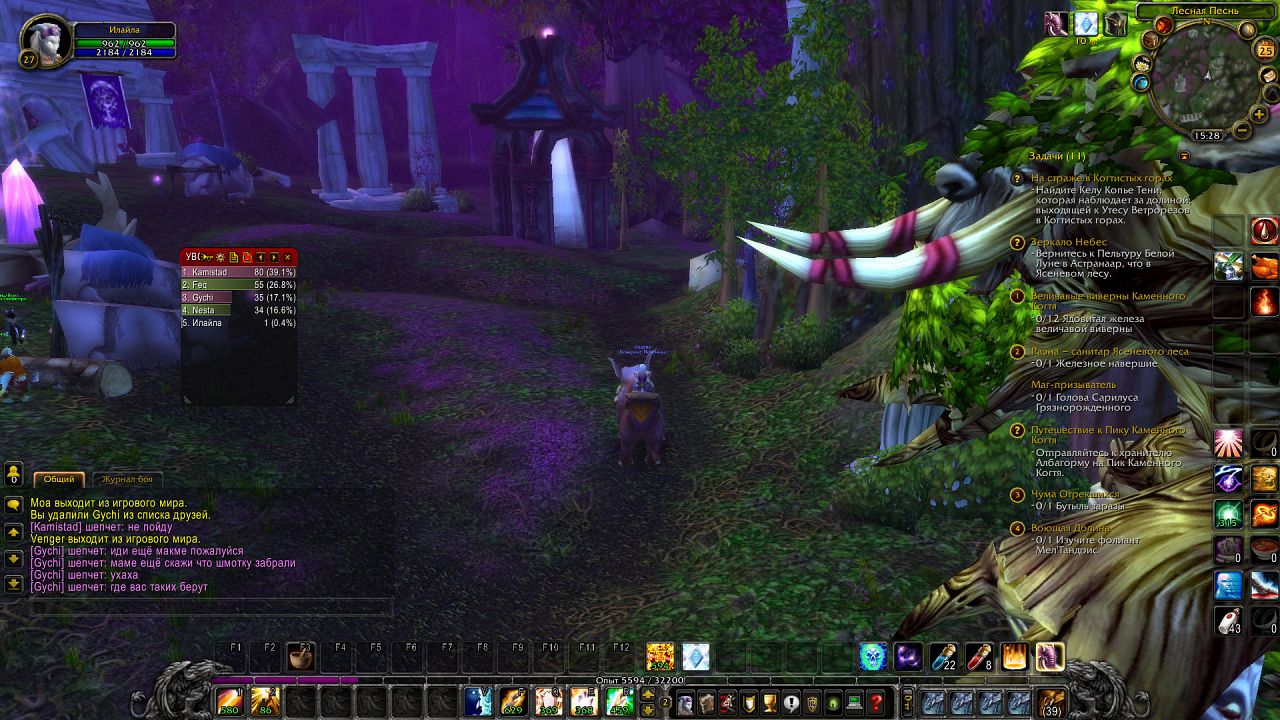
Task: Use the blue mana potion with 22 charges
Action: [943, 657]
